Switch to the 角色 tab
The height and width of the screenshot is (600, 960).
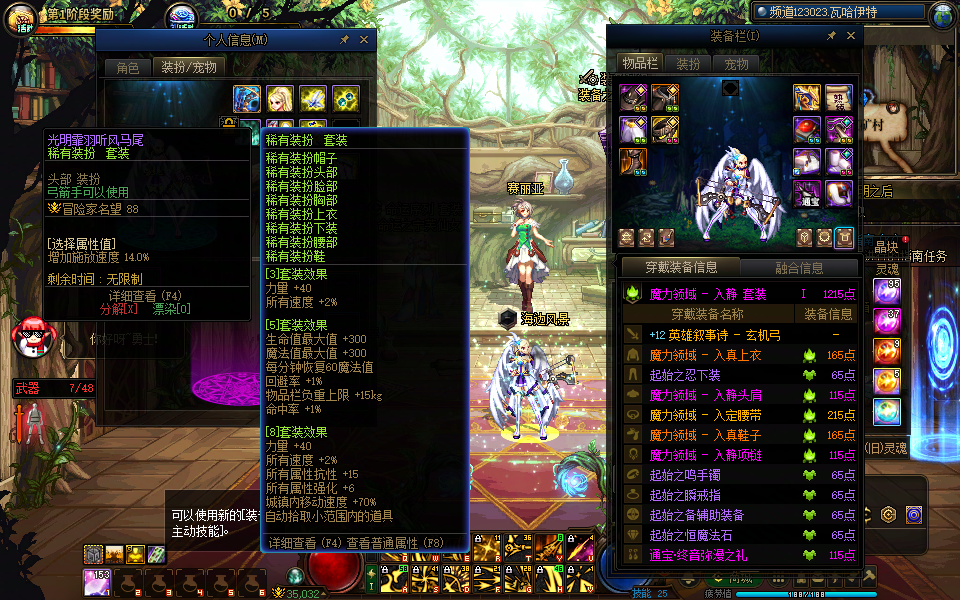[128, 67]
